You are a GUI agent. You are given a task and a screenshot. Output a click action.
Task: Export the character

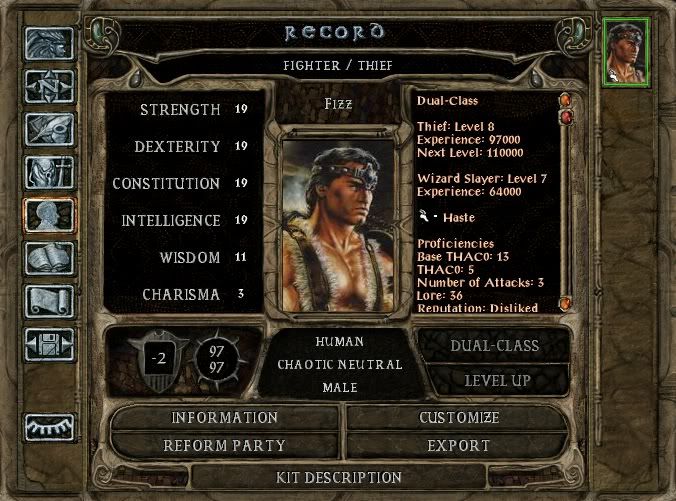[x=458, y=445]
